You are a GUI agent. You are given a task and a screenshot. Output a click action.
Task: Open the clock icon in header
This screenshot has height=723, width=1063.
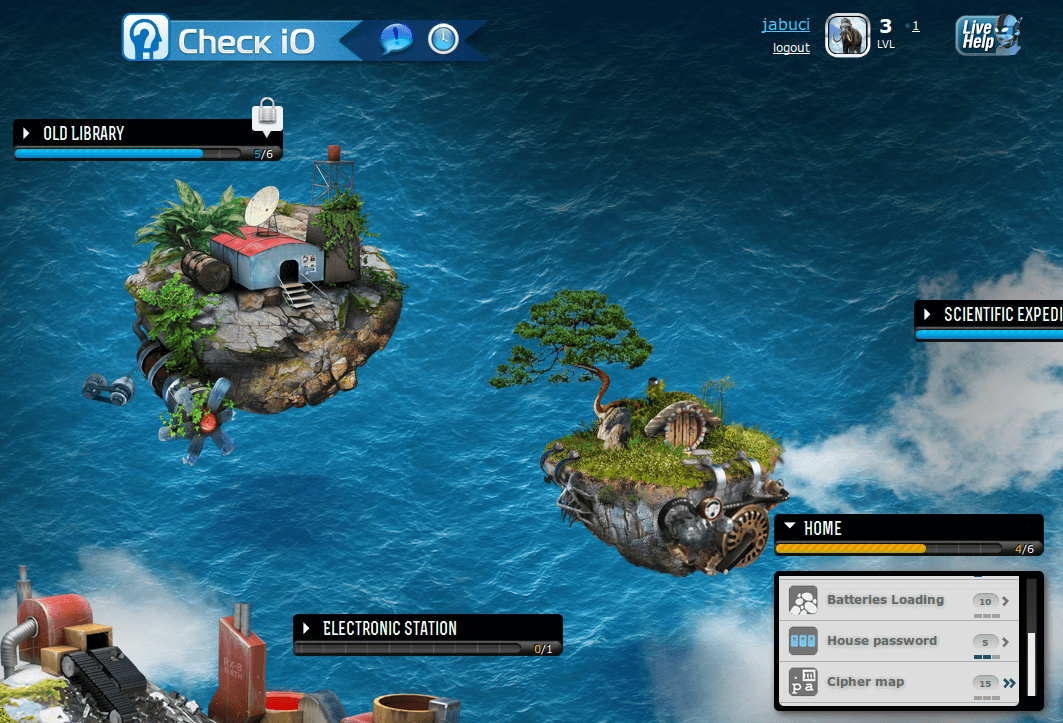tap(443, 39)
